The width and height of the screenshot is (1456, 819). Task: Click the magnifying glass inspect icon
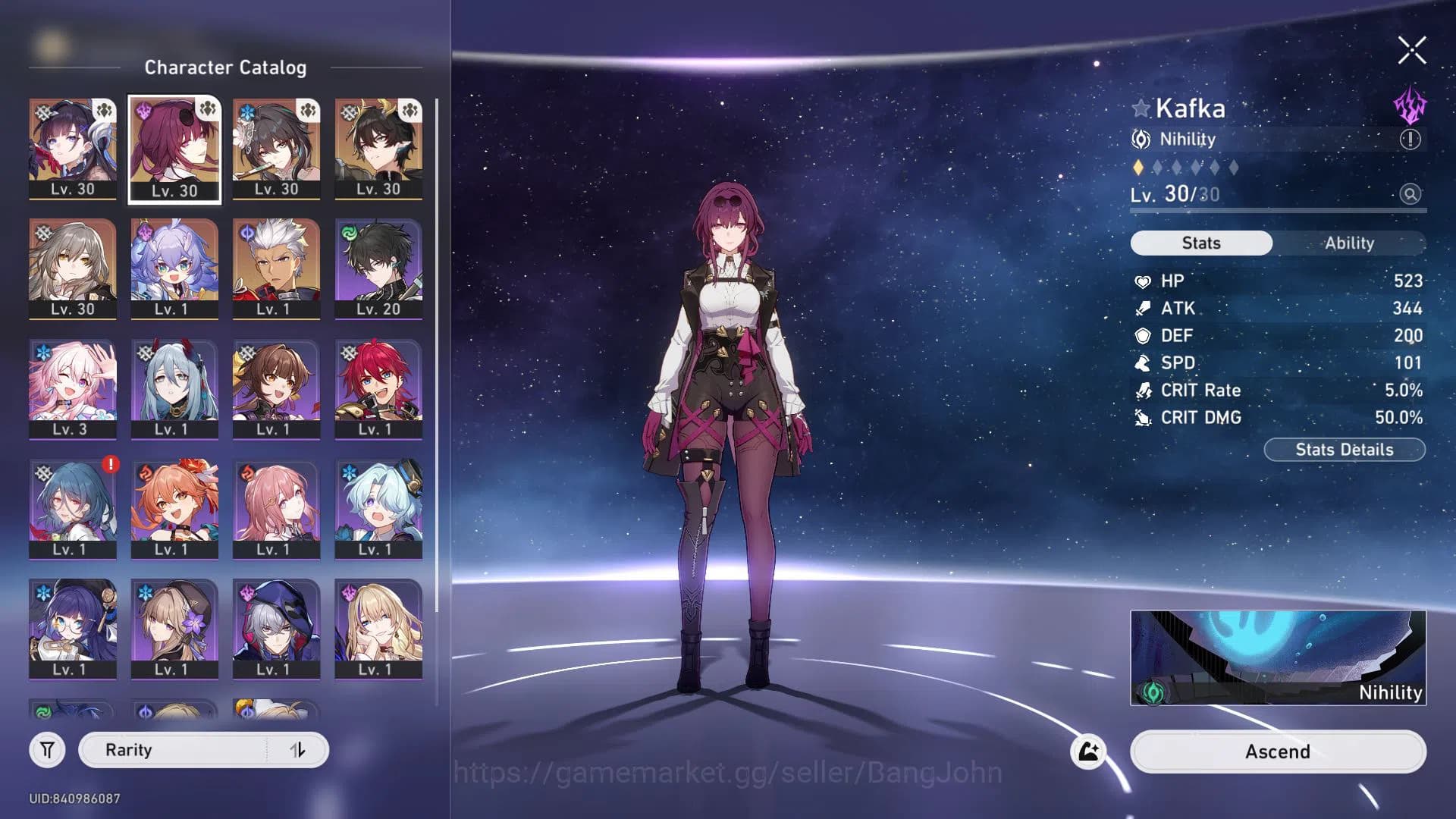(1410, 196)
